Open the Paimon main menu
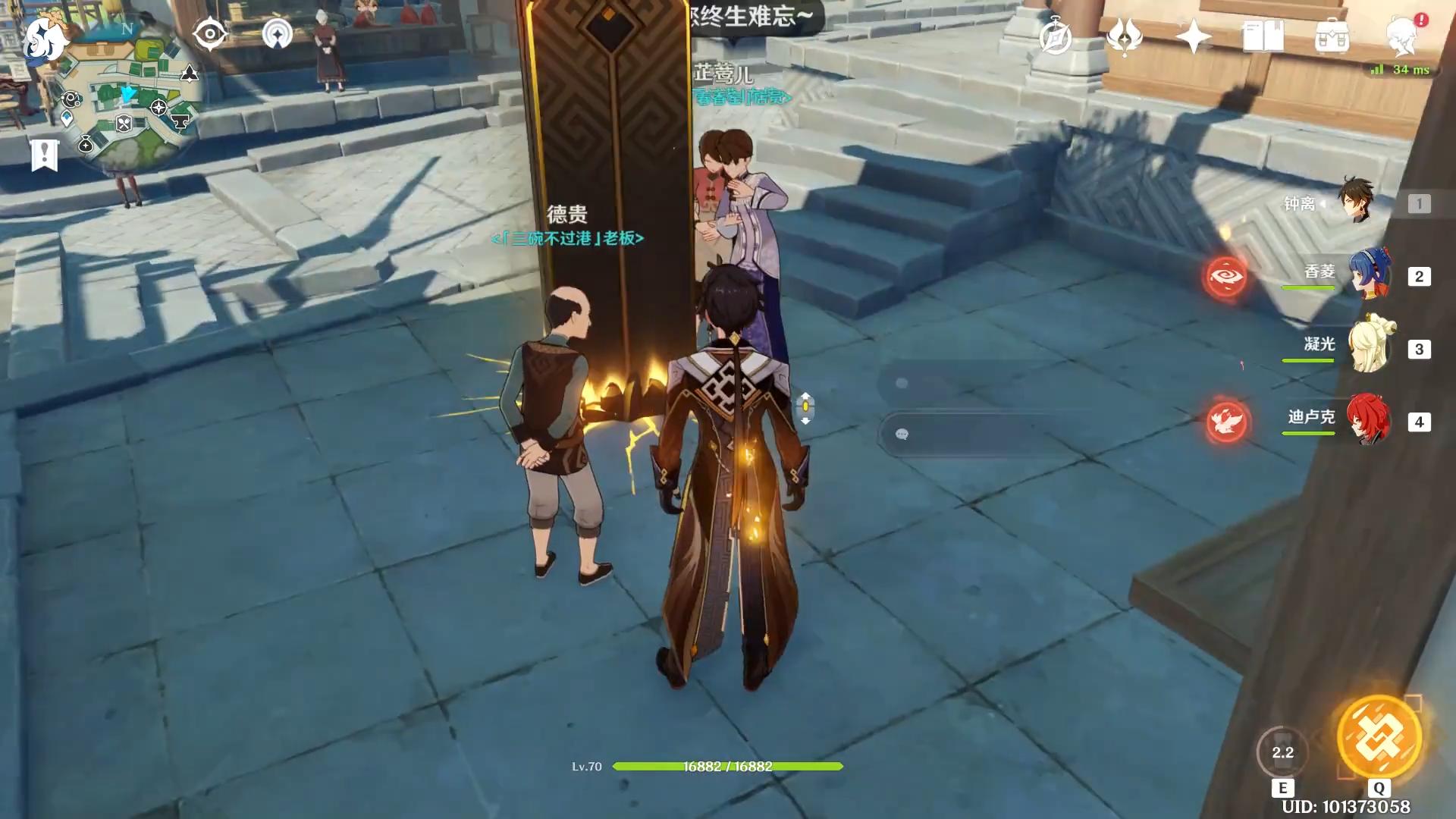 pyautogui.click(x=44, y=39)
